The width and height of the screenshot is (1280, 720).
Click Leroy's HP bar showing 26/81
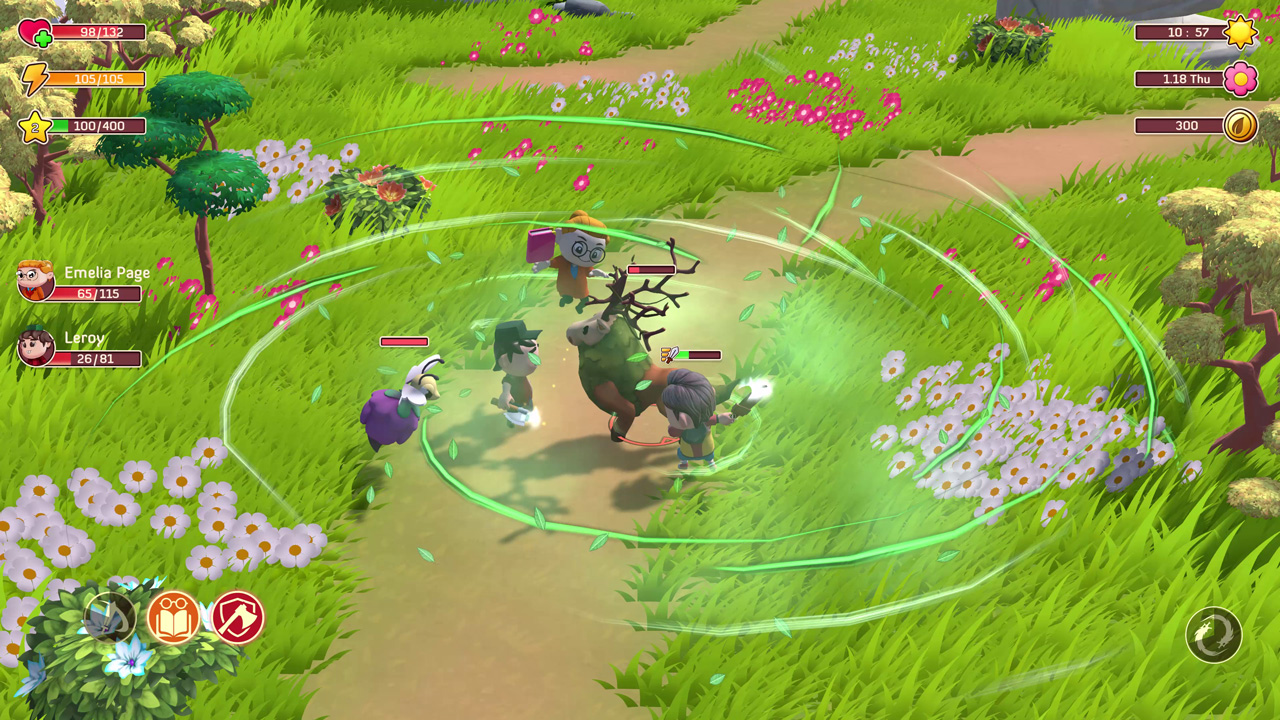pyautogui.click(x=95, y=357)
